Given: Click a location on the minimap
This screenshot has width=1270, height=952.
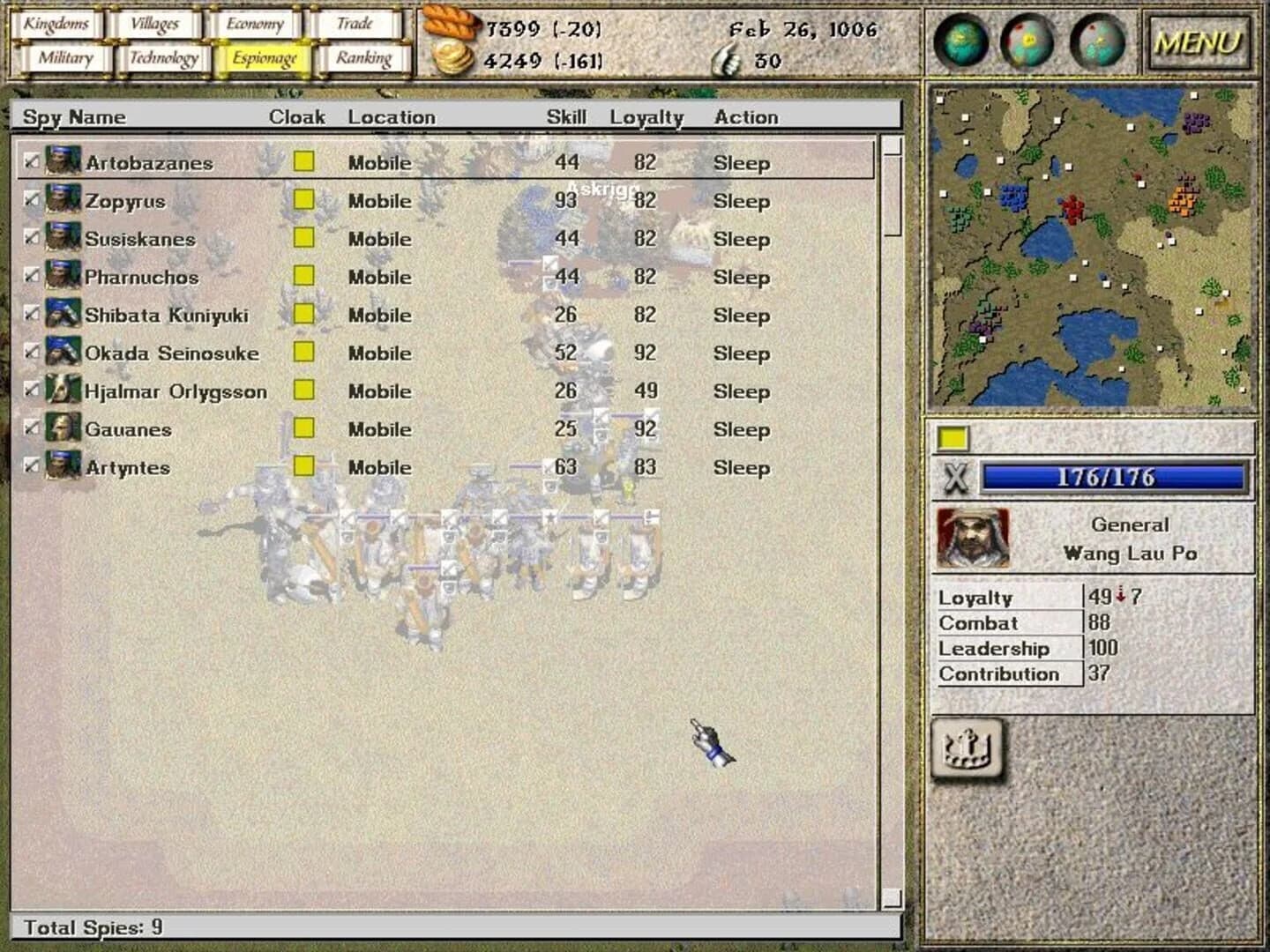Looking at the screenshot, I should (1094, 247).
